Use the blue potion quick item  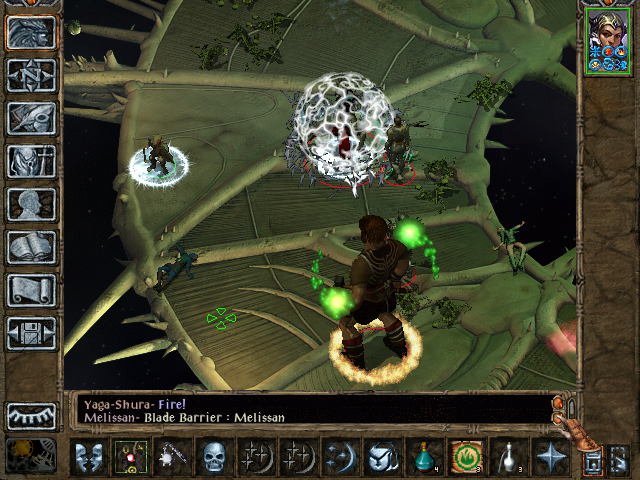pyautogui.click(x=423, y=458)
